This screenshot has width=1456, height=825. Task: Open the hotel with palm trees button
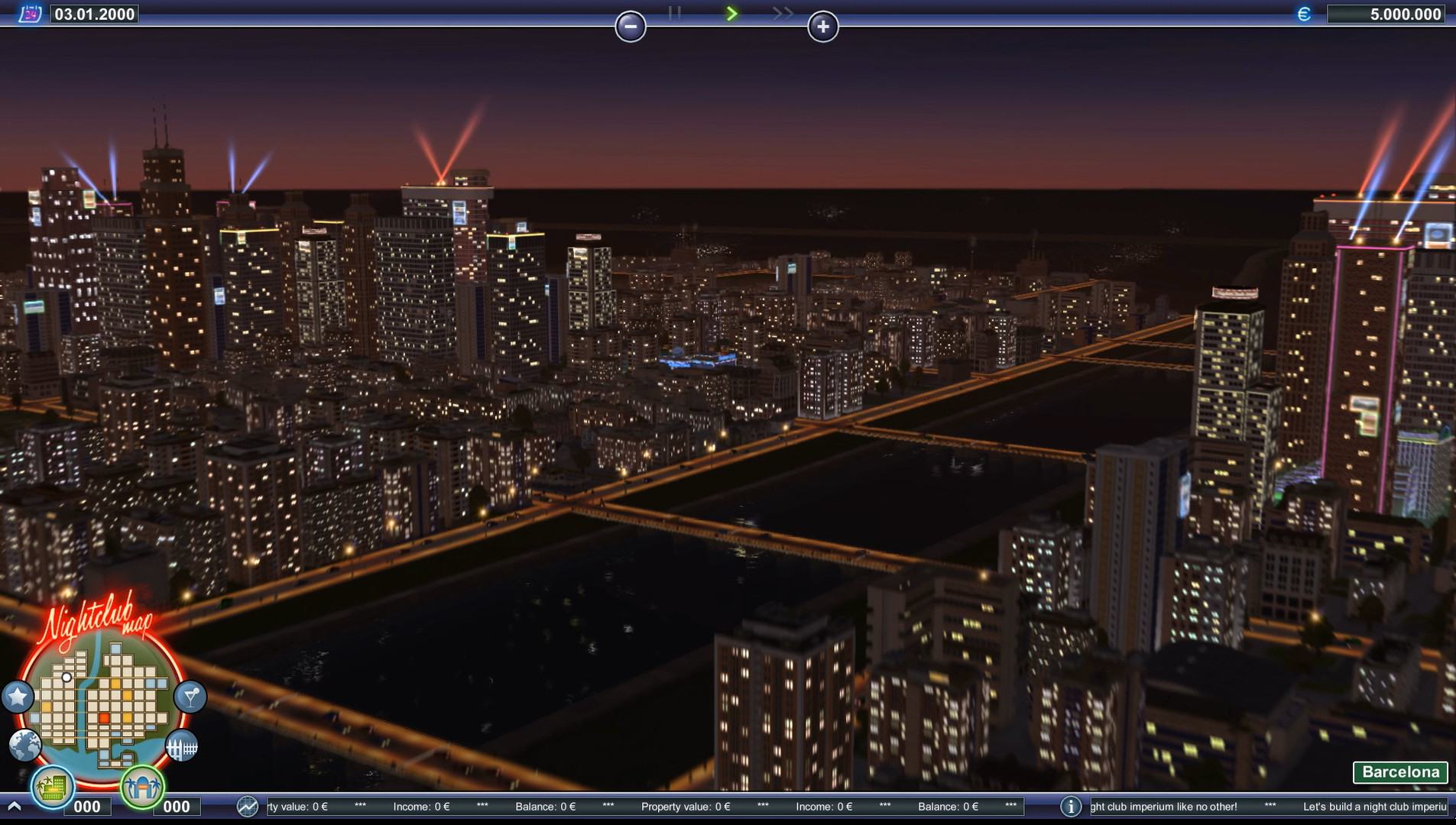[52, 786]
